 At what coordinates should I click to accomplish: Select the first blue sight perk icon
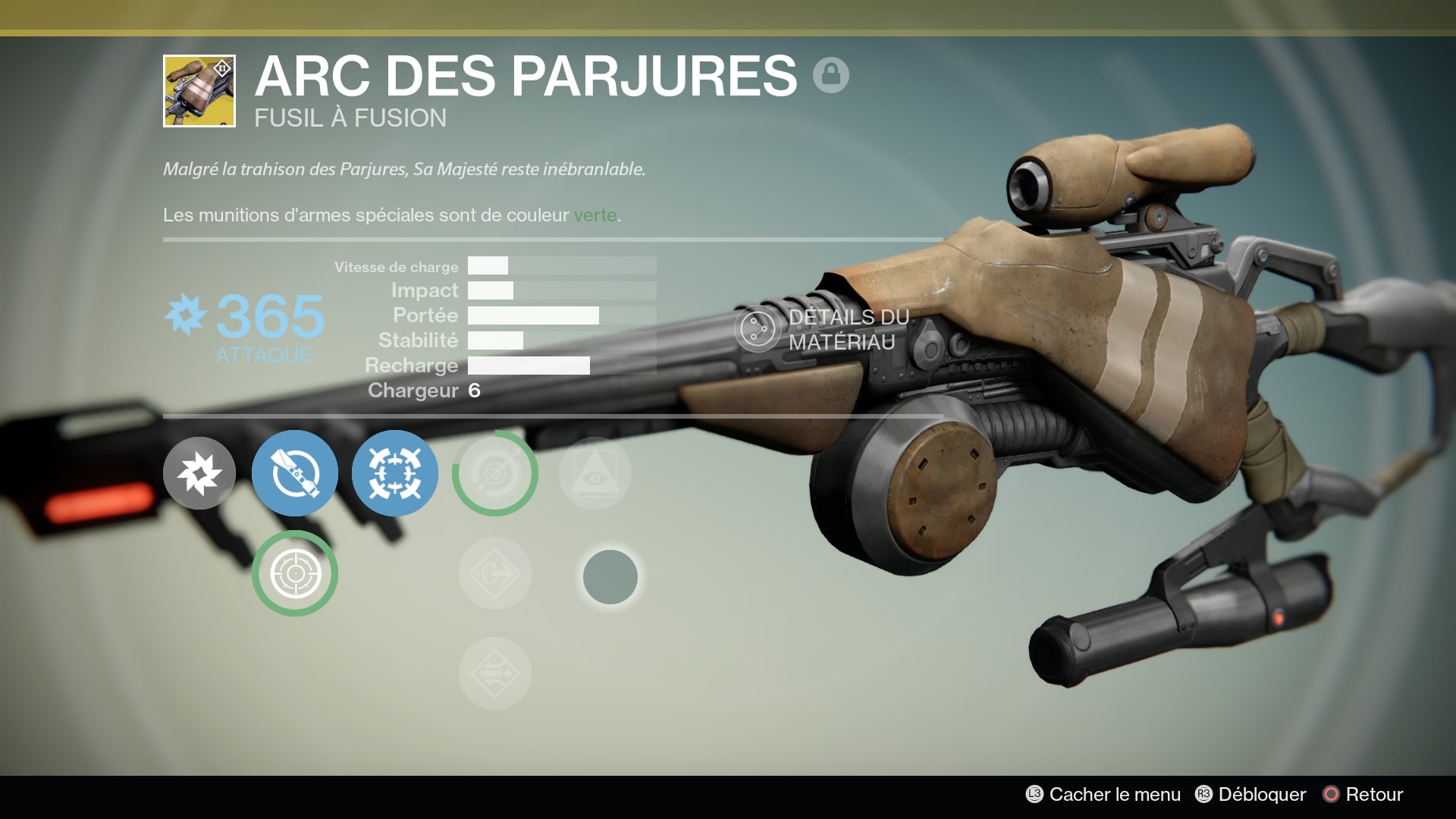pos(295,472)
